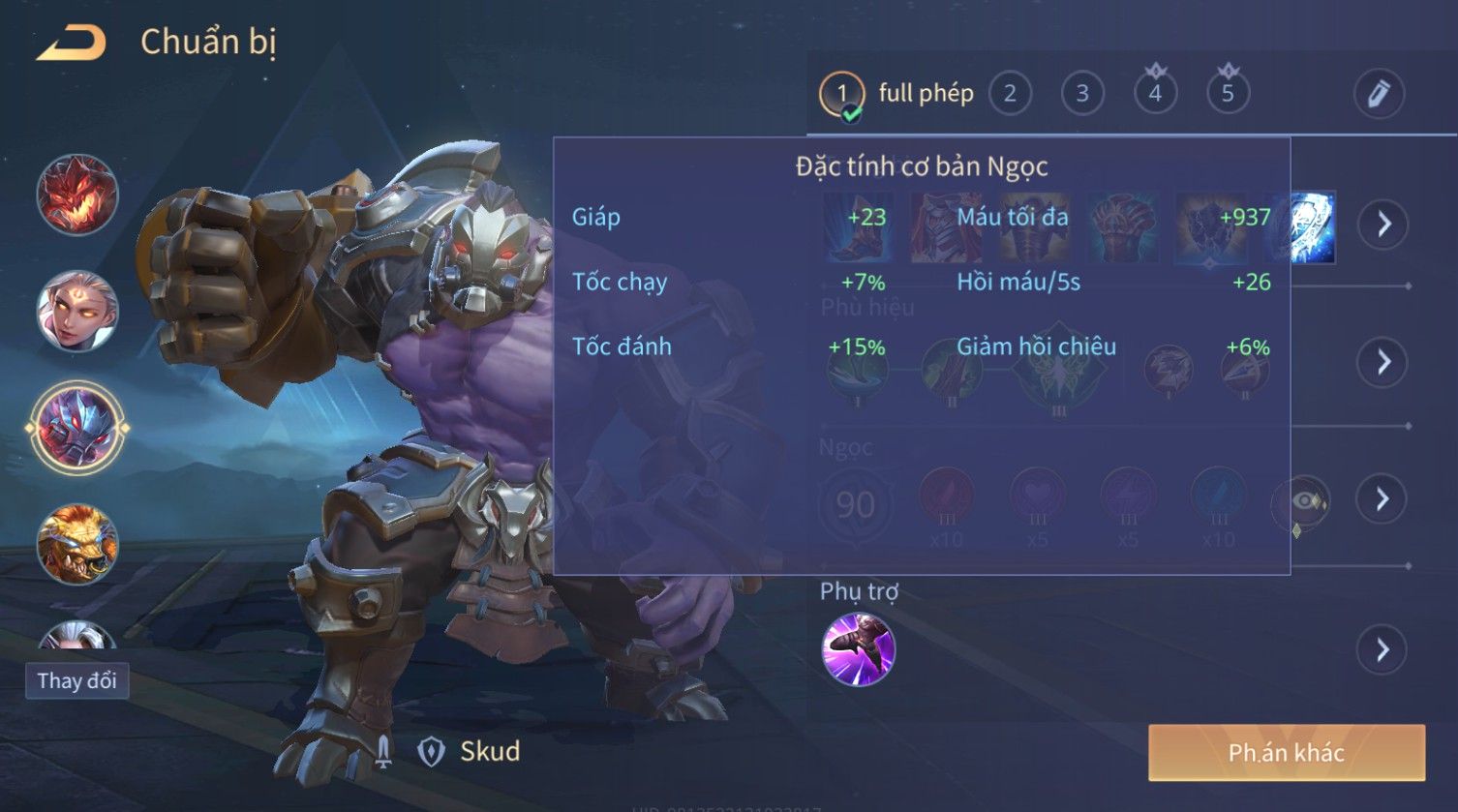Screen dimensions: 1458x812
Task: Switch to loadout preset 3
Action: click(1082, 94)
